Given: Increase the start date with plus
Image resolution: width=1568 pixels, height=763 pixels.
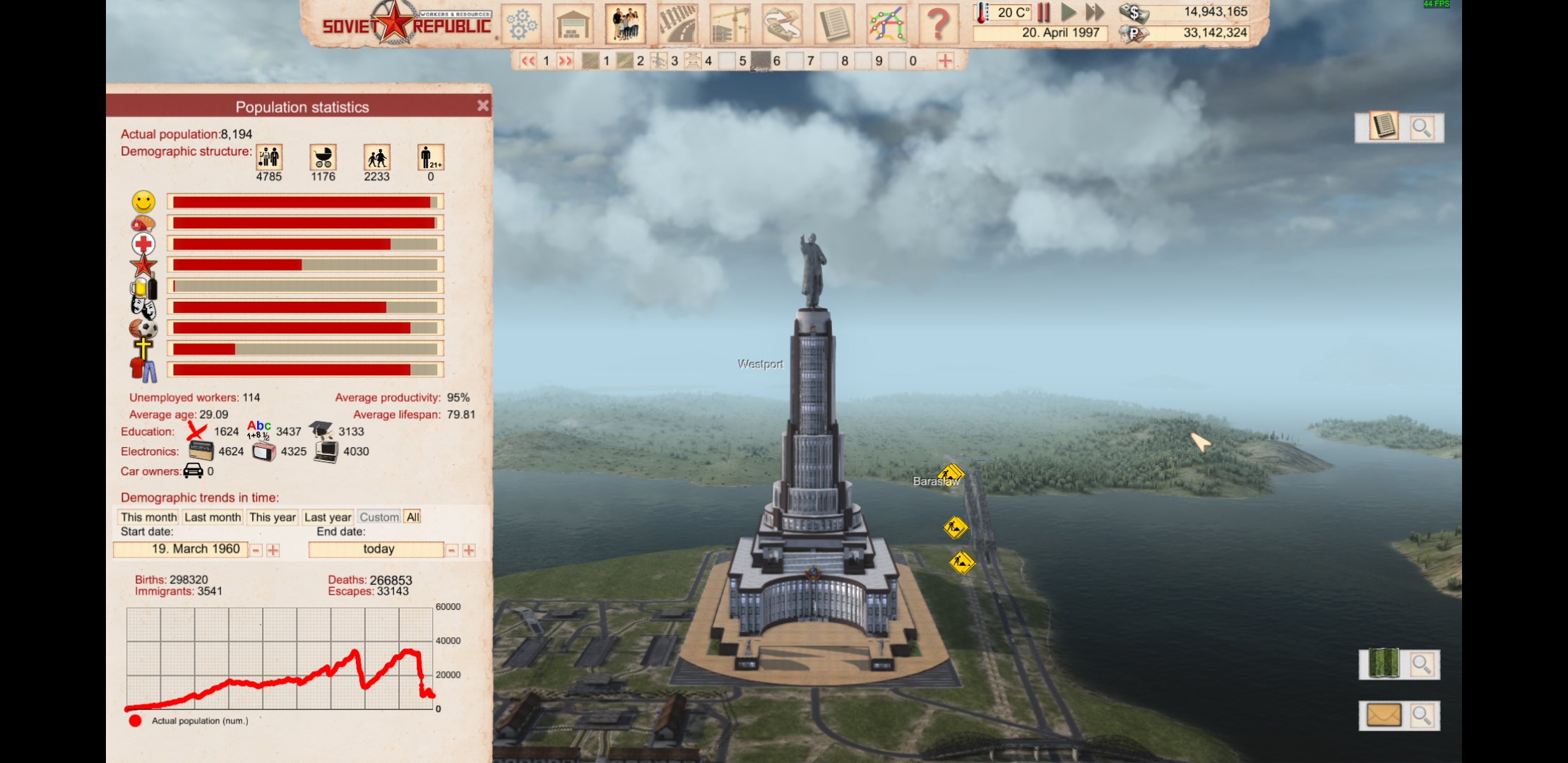Looking at the screenshot, I should [x=273, y=550].
